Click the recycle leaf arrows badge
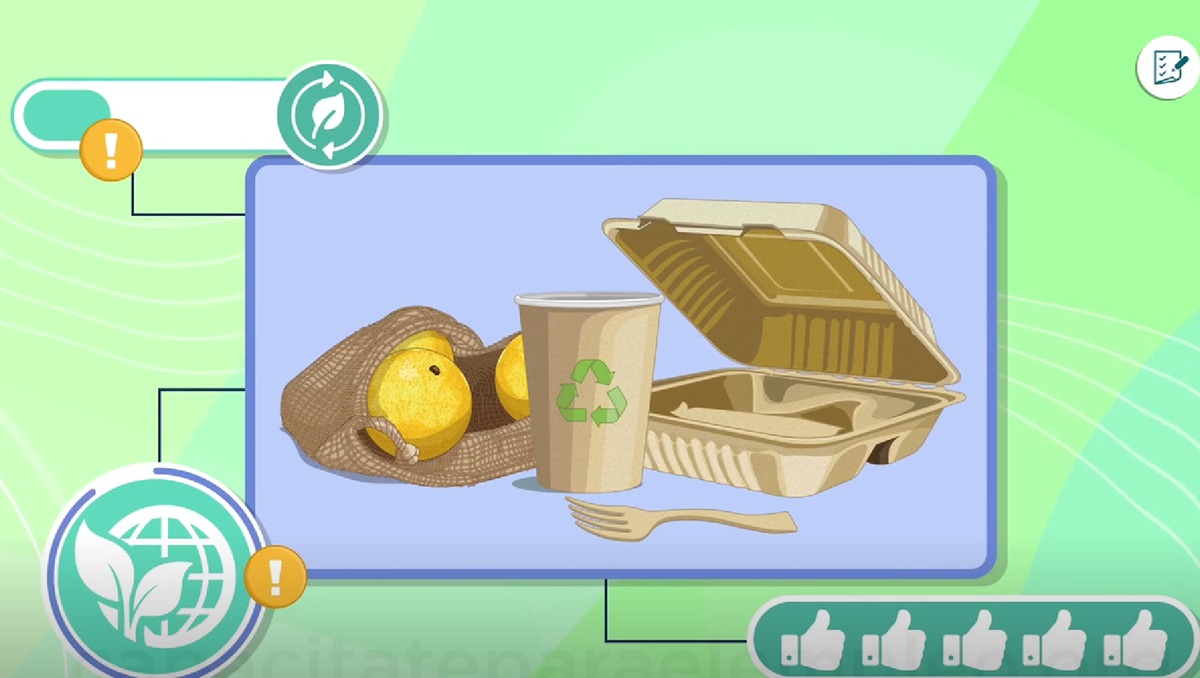Screen dimensions: 1200x678 coord(329,115)
